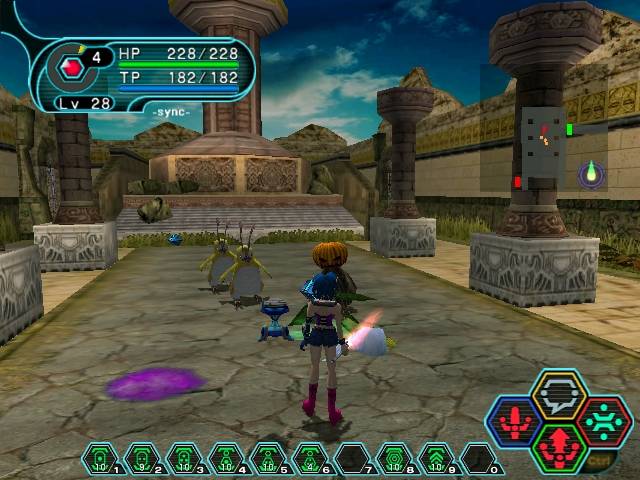The height and width of the screenshot is (480, 640).
Task: Click the green flame compass icon
Action: 591,174
